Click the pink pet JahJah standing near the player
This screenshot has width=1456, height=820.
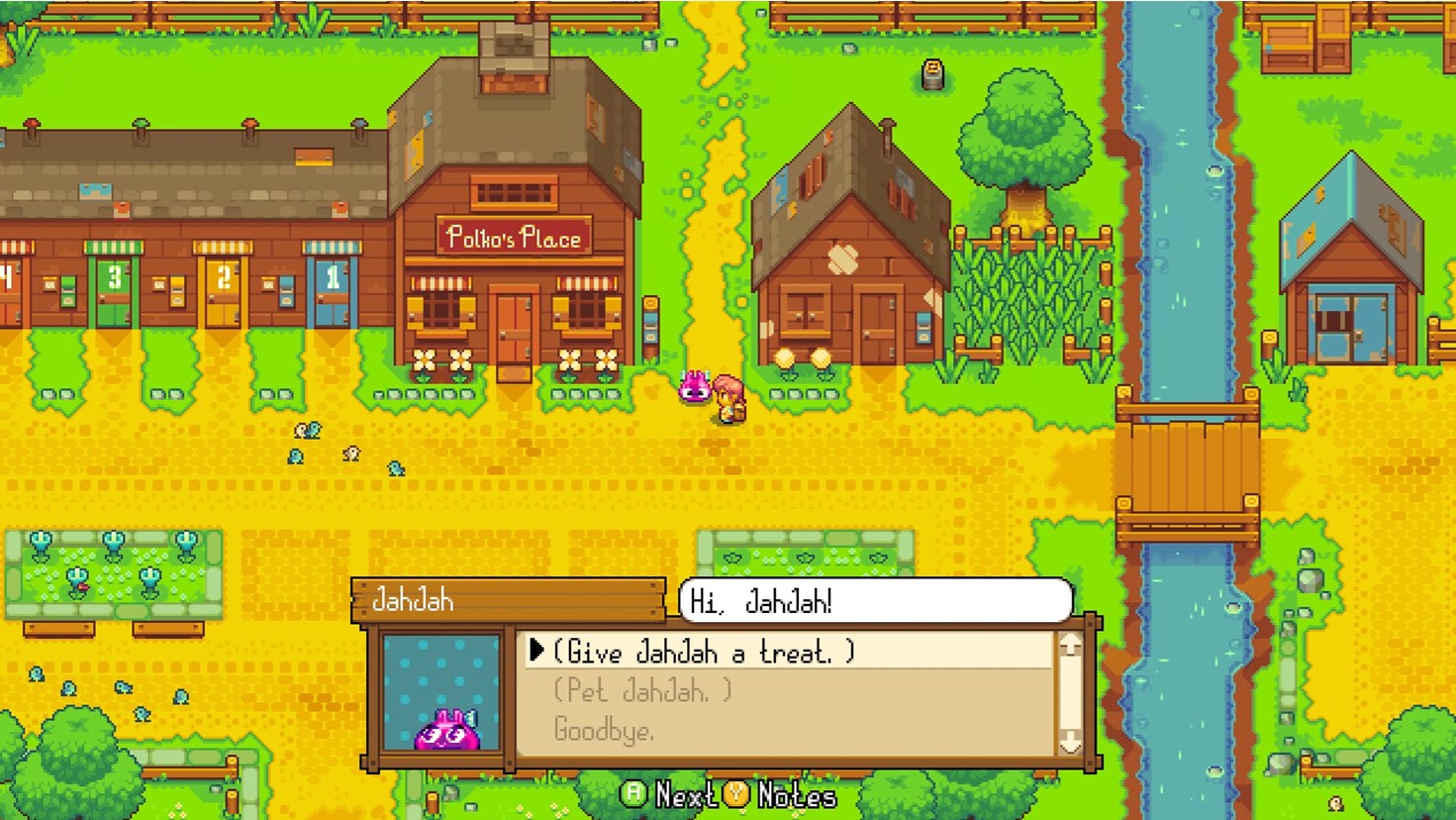coord(693,386)
